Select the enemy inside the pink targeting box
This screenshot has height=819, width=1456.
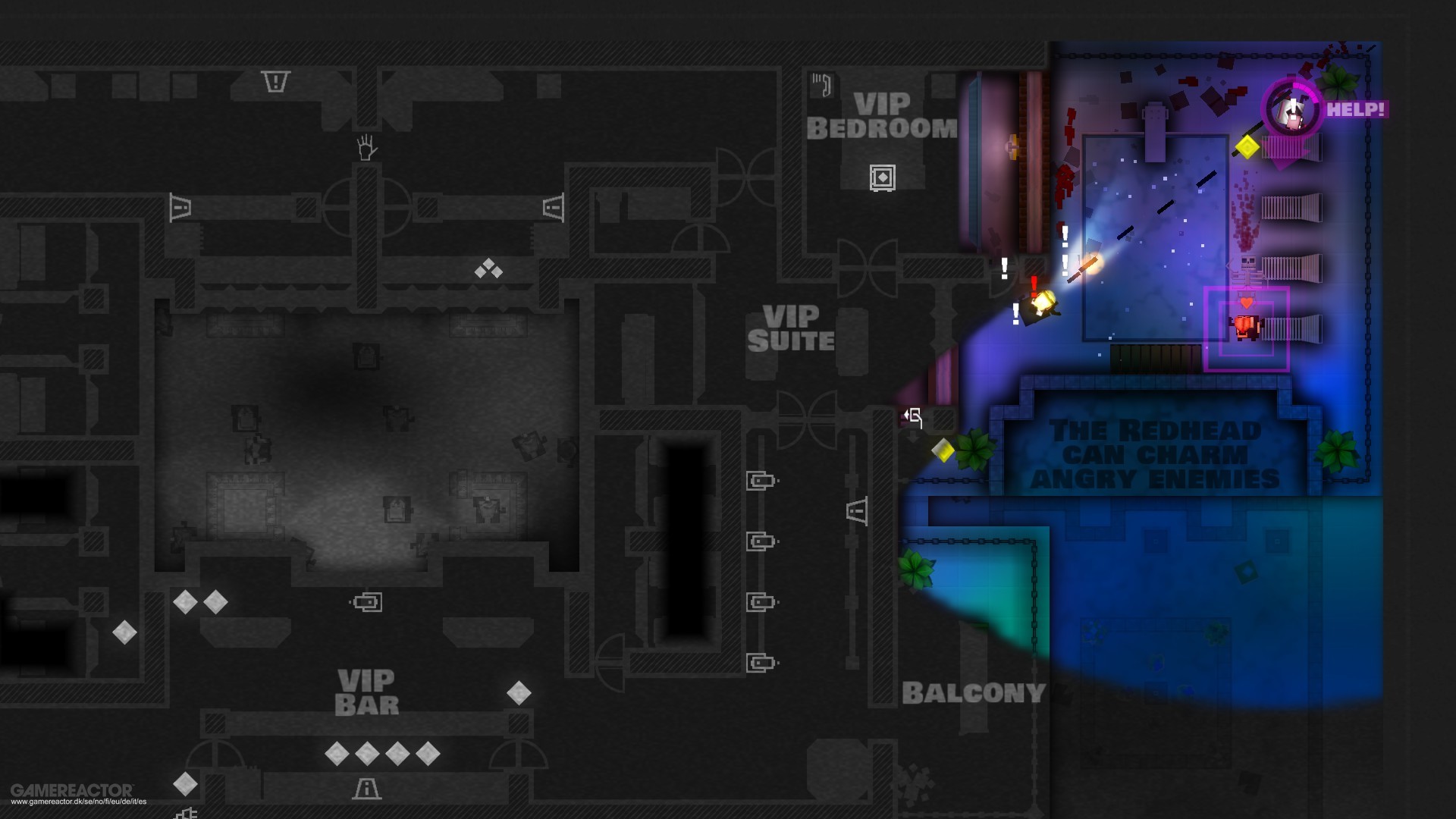pos(1245,328)
